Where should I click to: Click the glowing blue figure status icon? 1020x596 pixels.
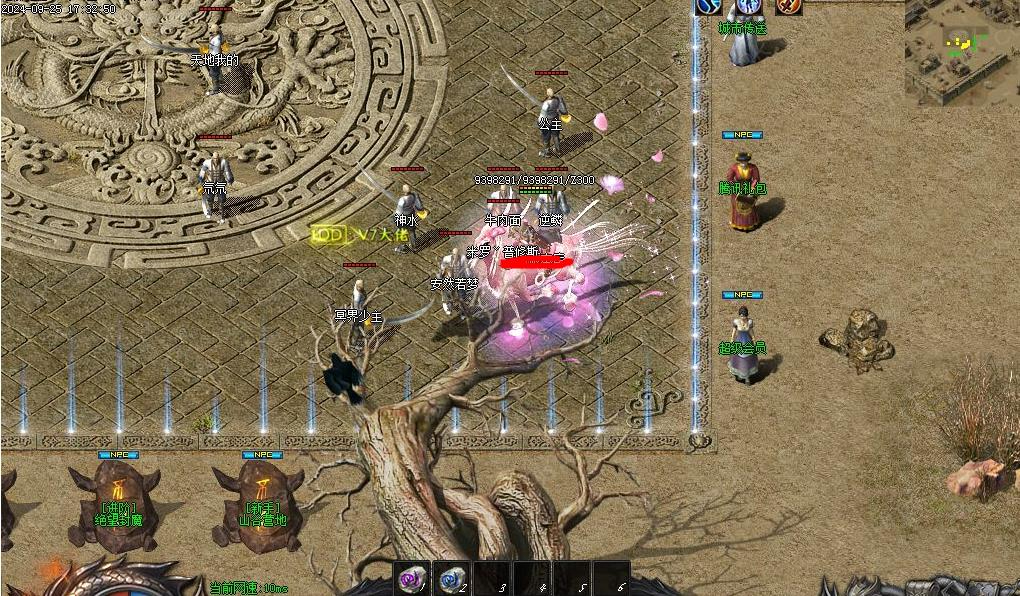(748, 6)
